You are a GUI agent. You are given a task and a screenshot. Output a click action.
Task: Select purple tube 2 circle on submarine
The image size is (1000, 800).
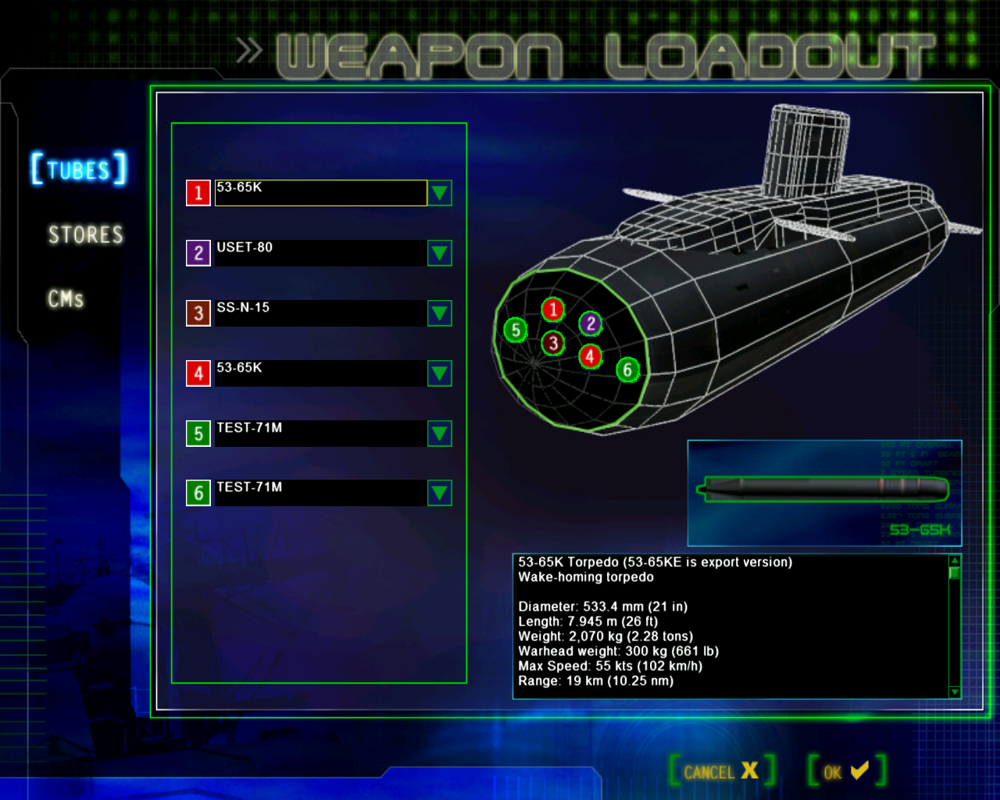[591, 323]
